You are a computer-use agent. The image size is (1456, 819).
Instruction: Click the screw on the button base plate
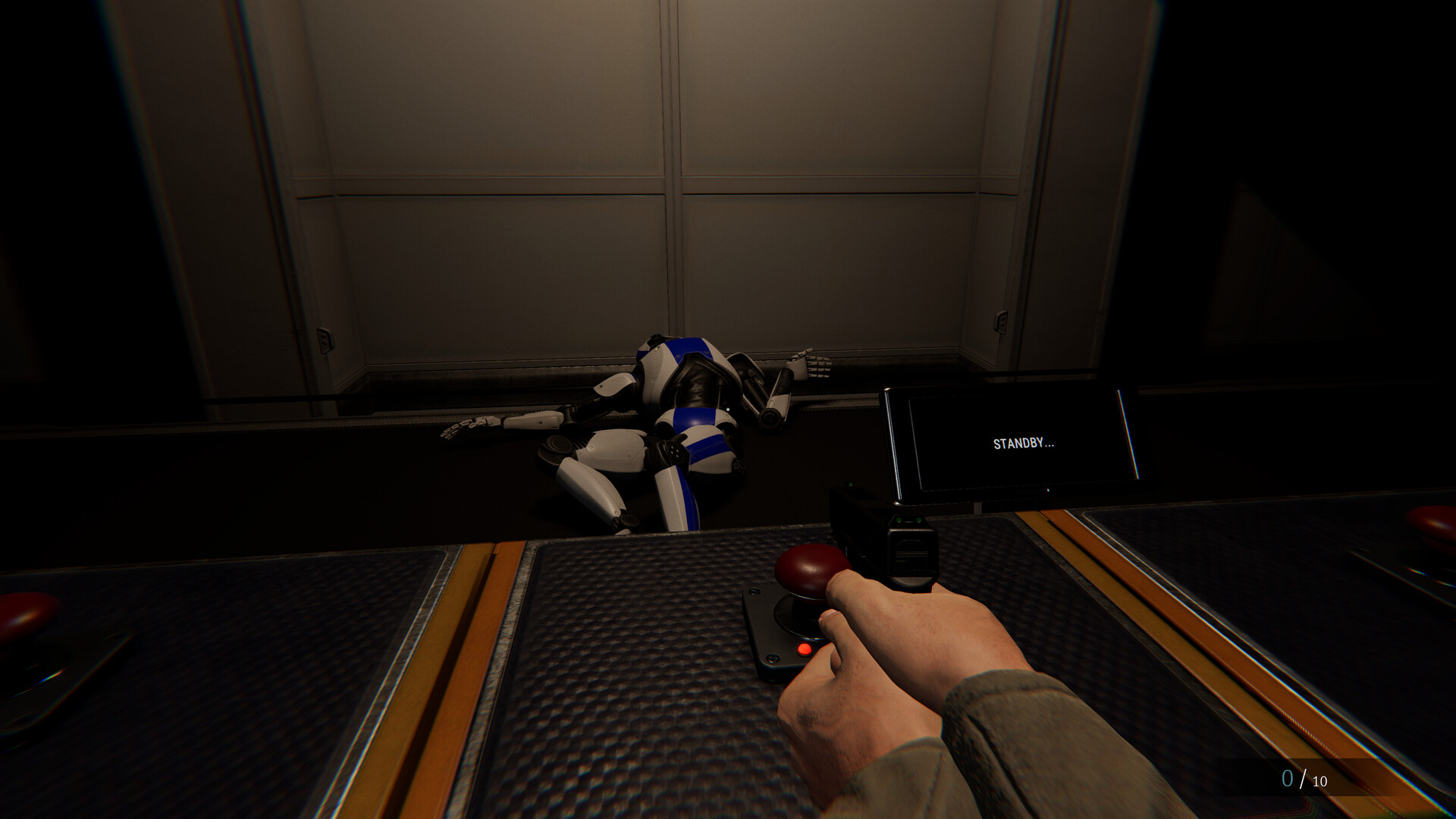[x=773, y=660]
